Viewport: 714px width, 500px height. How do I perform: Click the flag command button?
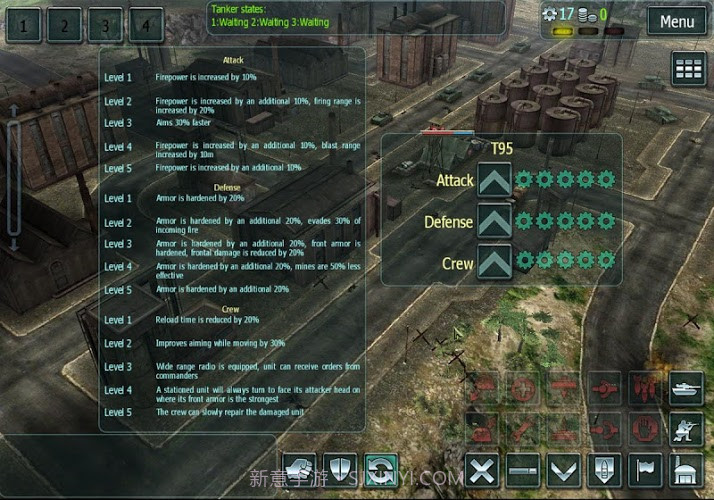(x=646, y=469)
